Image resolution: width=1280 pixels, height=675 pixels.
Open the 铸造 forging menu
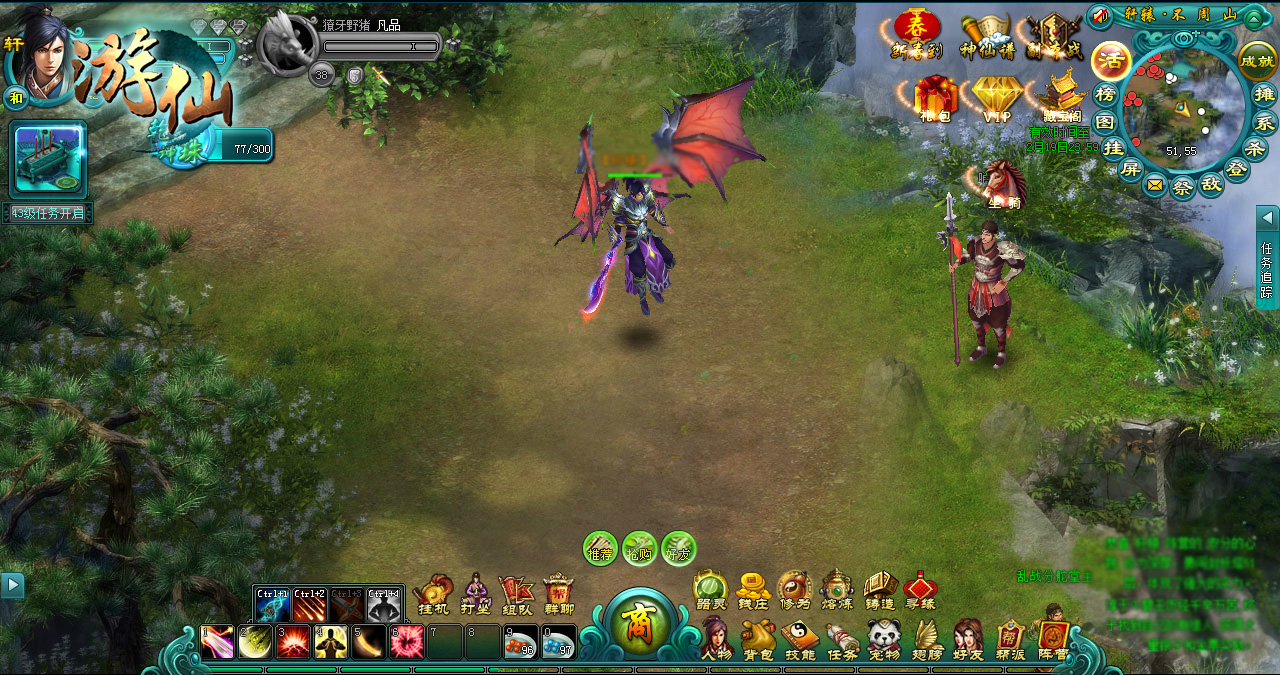click(x=879, y=590)
